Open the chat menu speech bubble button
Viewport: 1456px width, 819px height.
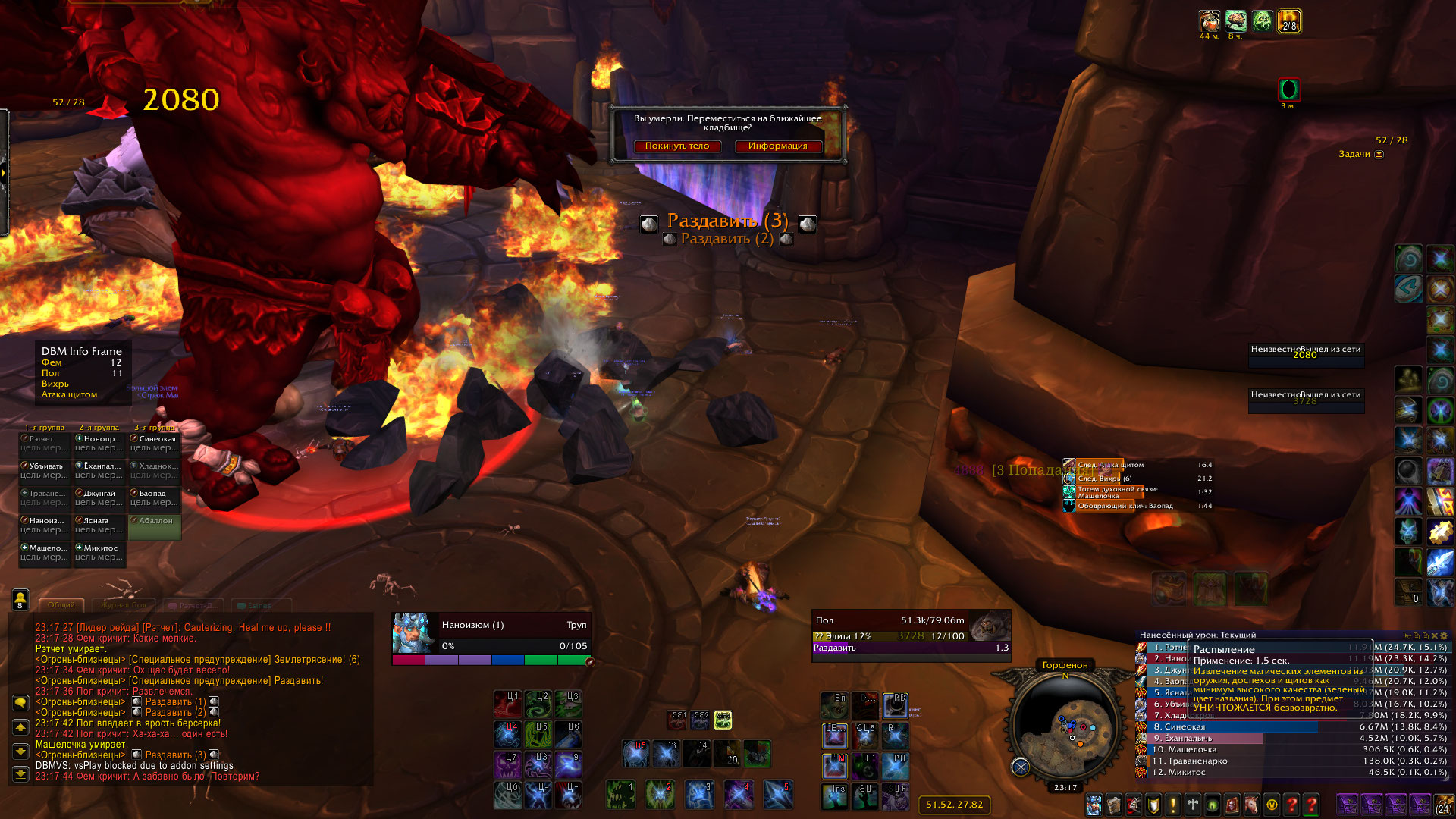pos(20,702)
